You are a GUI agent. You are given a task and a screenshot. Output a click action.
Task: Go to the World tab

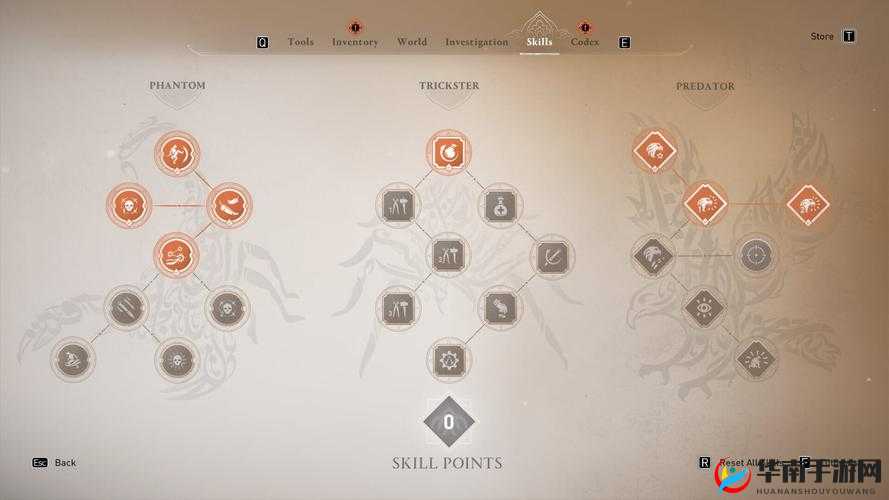click(411, 42)
